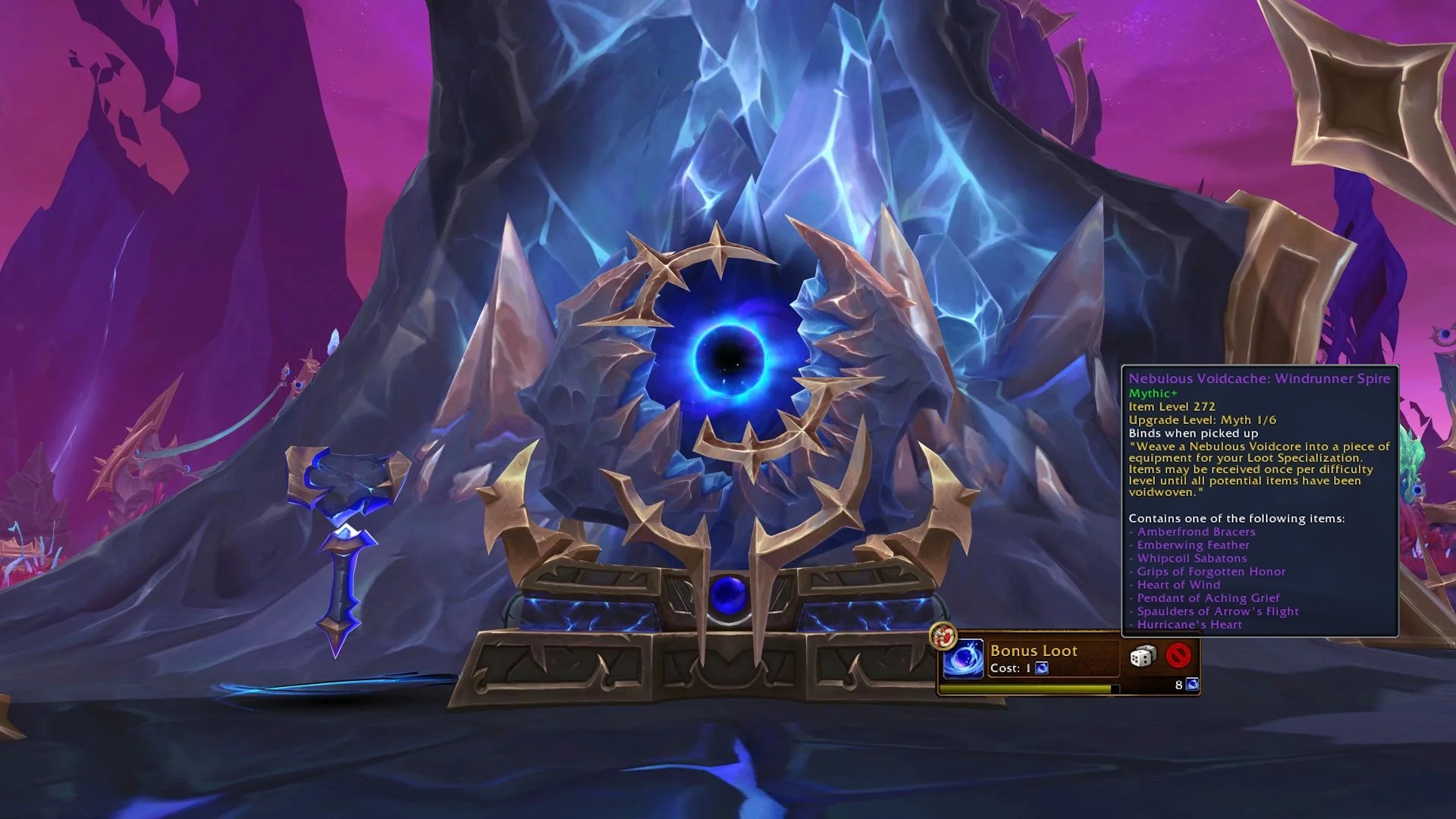Click the Hurricane's Heart item name
The height and width of the screenshot is (819, 1456).
point(1188,624)
